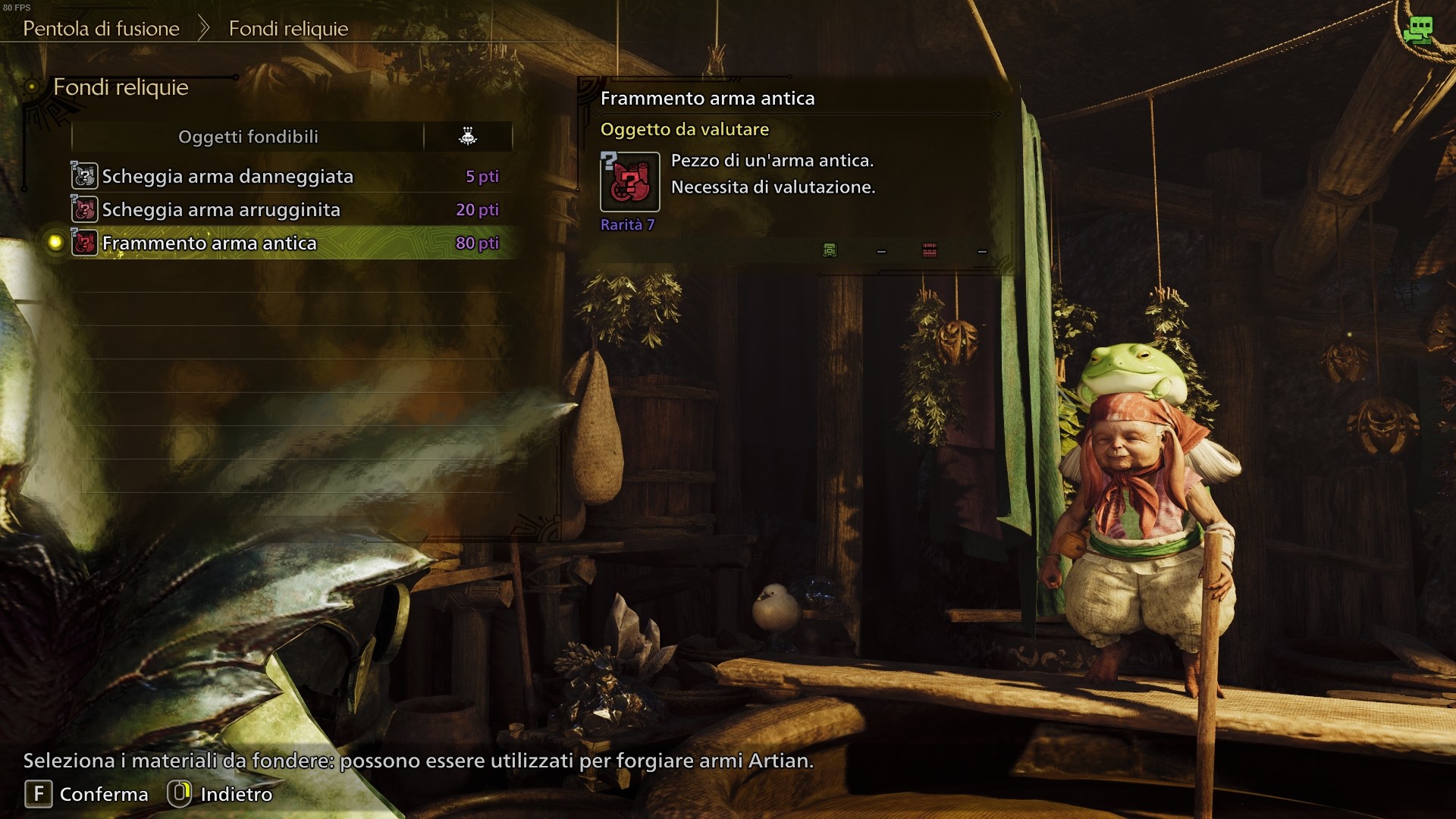The height and width of the screenshot is (819, 1456).
Task: Click the red item box count icon
Action: [x=929, y=250]
